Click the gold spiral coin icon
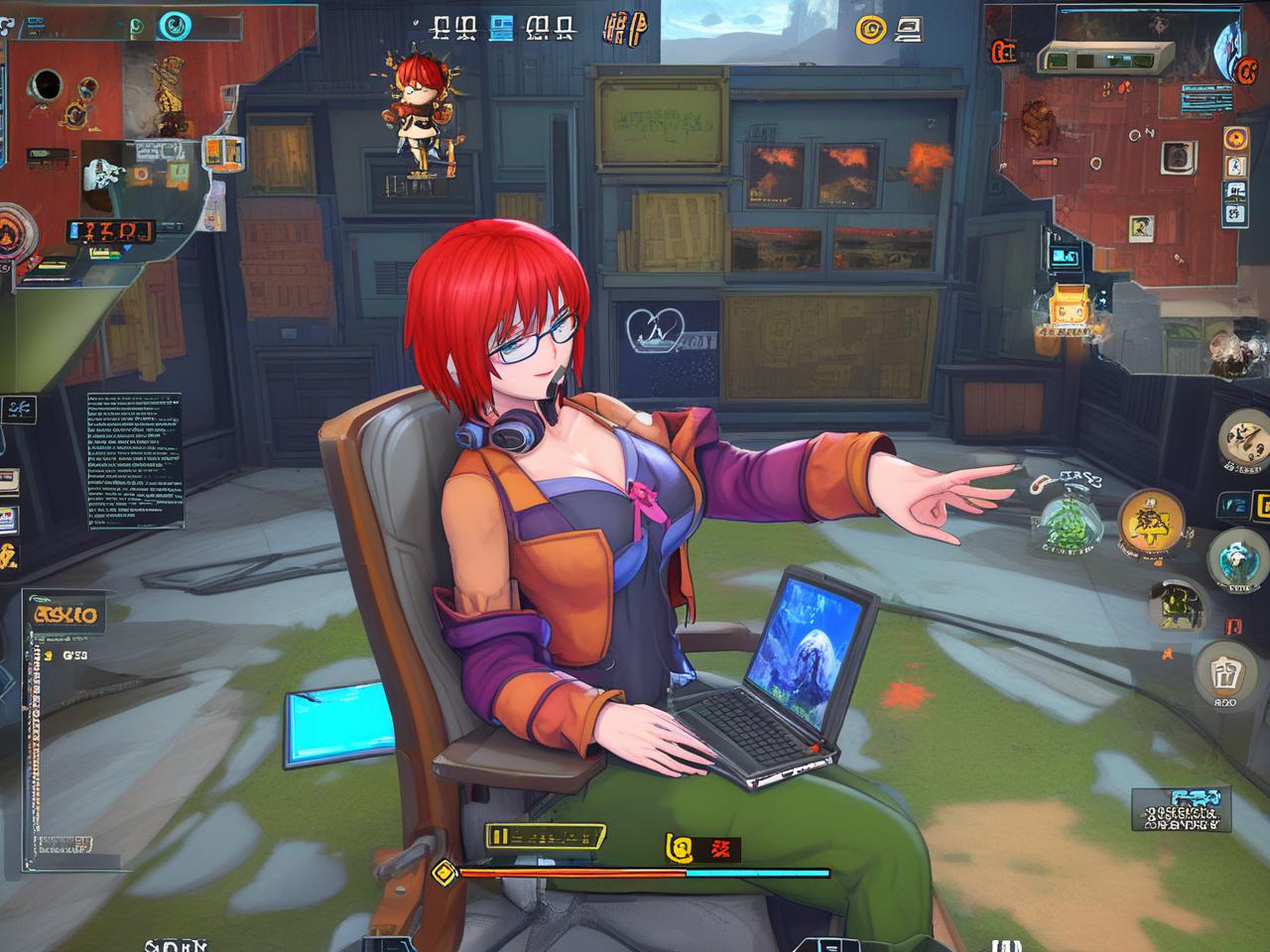This screenshot has height=952, width=1270. pyautogui.click(x=870, y=30)
